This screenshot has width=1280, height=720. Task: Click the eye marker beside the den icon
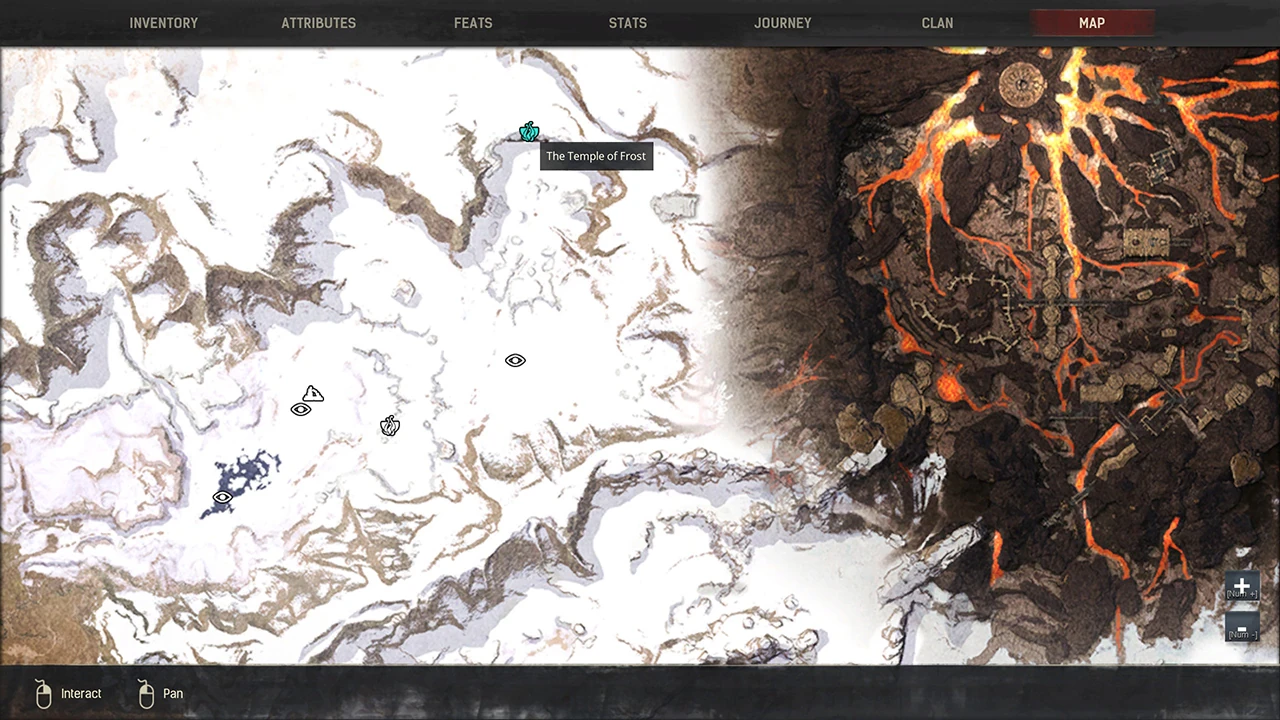point(301,409)
